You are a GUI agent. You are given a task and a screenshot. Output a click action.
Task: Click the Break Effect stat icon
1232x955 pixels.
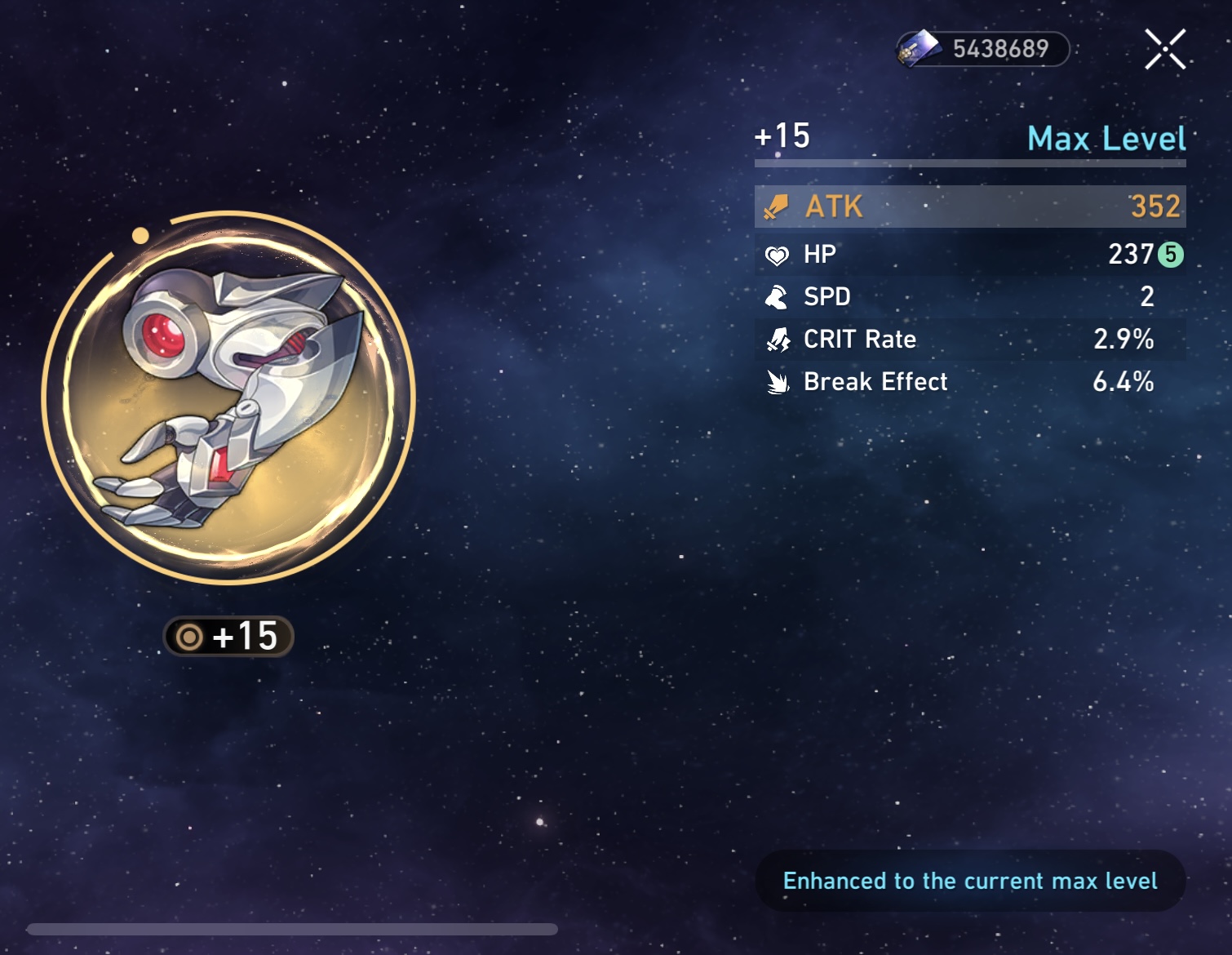pyautogui.click(x=777, y=381)
